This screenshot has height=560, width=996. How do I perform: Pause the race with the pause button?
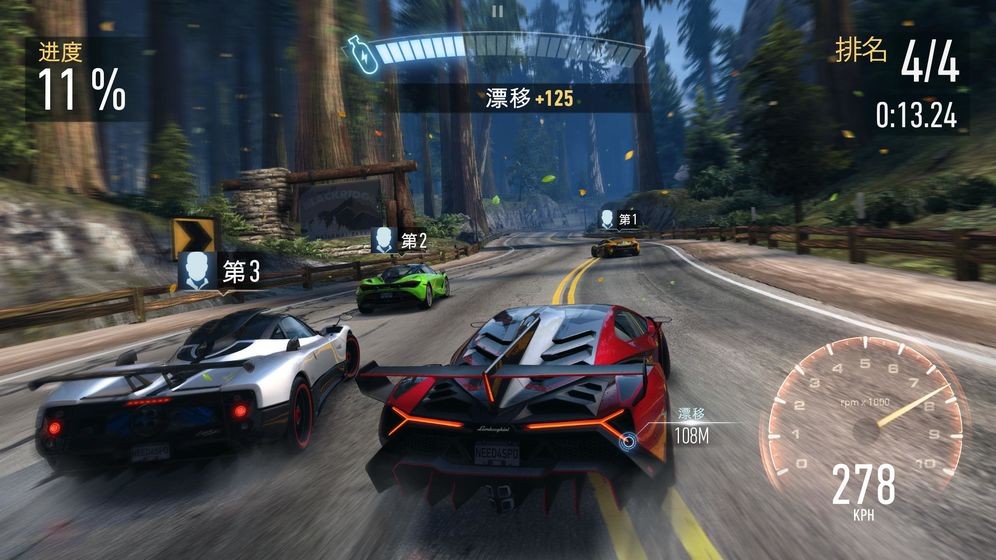[x=497, y=11]
